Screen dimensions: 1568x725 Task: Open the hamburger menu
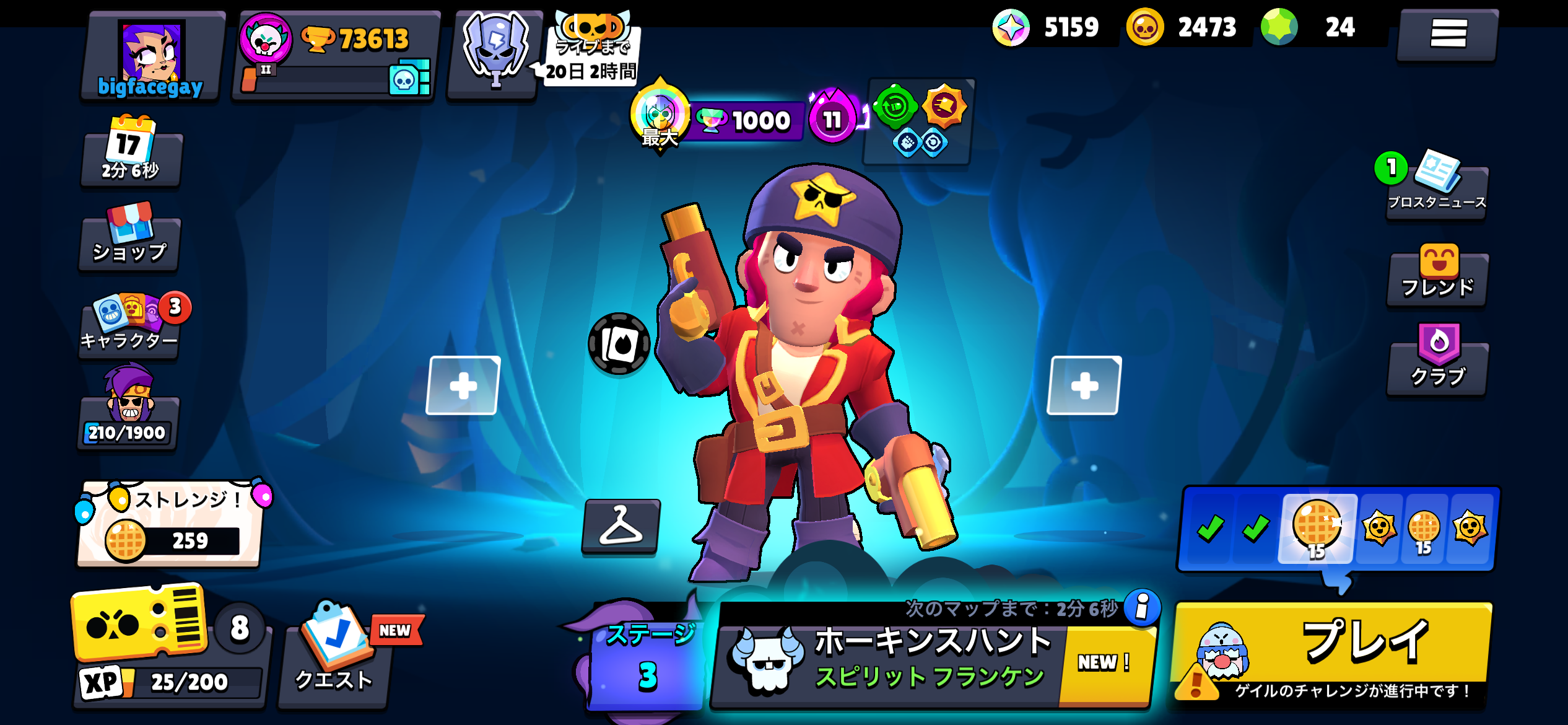[x=1447, y=34]
